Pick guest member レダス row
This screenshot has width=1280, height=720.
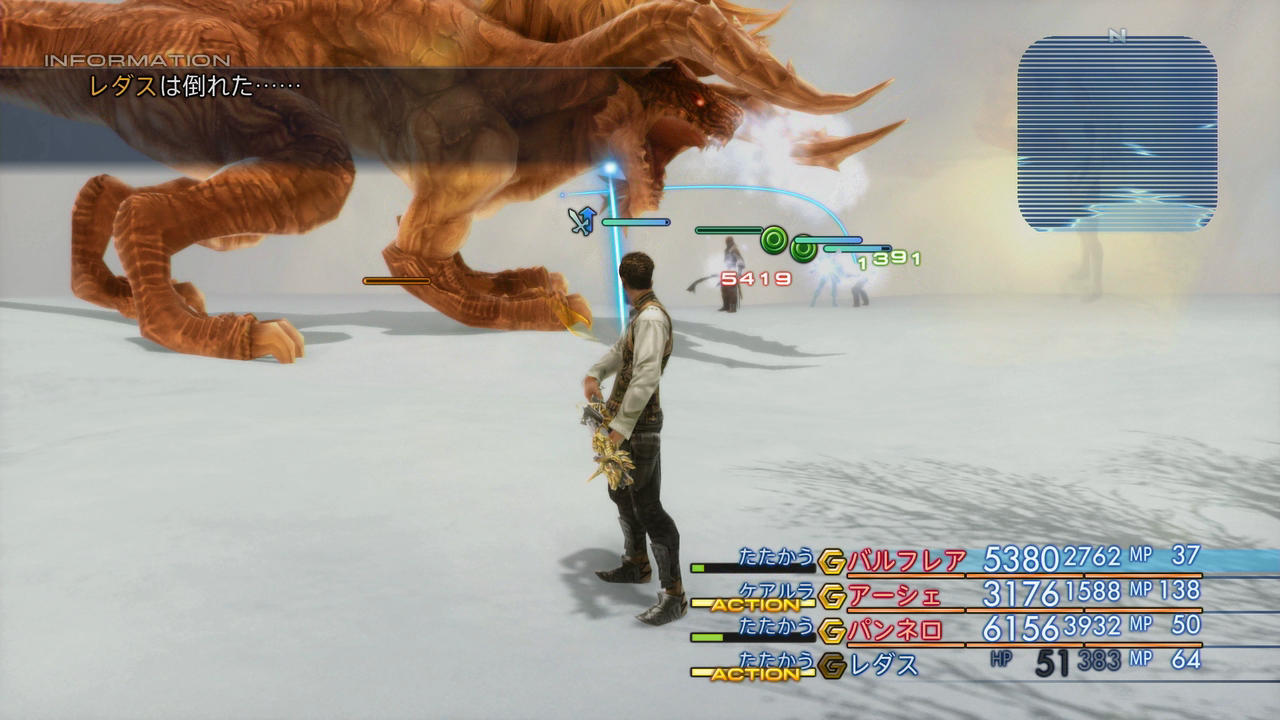[x=884, y=665]
